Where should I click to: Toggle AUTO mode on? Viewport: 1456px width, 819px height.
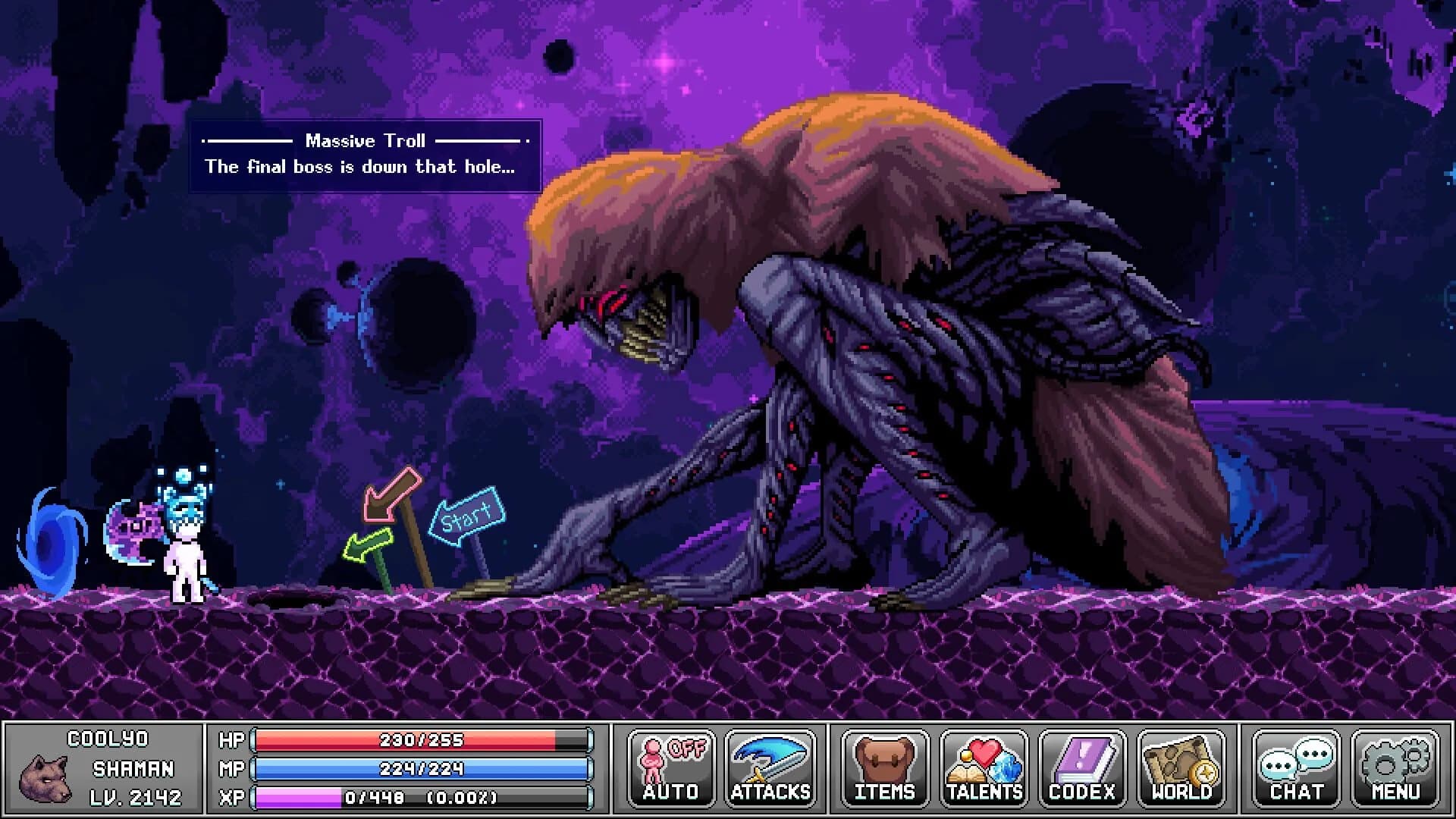(x=670, y=766)
